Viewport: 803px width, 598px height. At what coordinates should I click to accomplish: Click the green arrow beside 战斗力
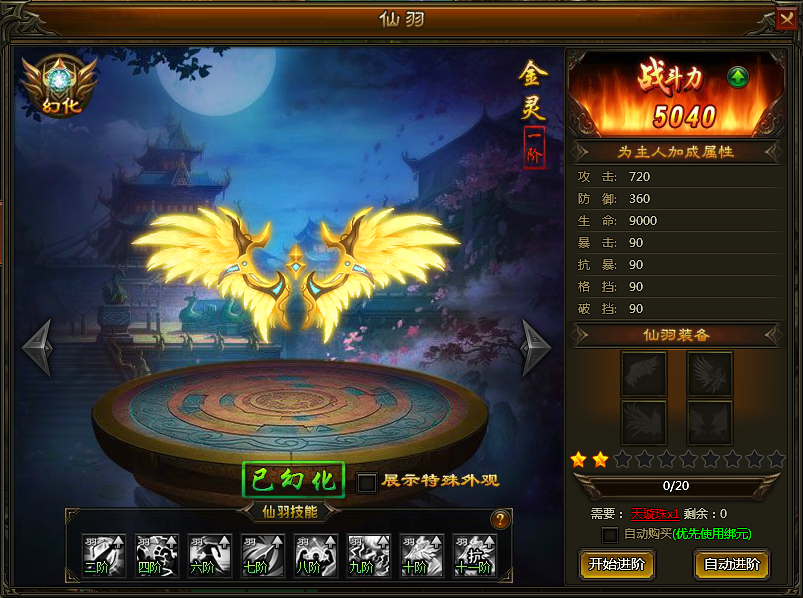tap(738, 77)
